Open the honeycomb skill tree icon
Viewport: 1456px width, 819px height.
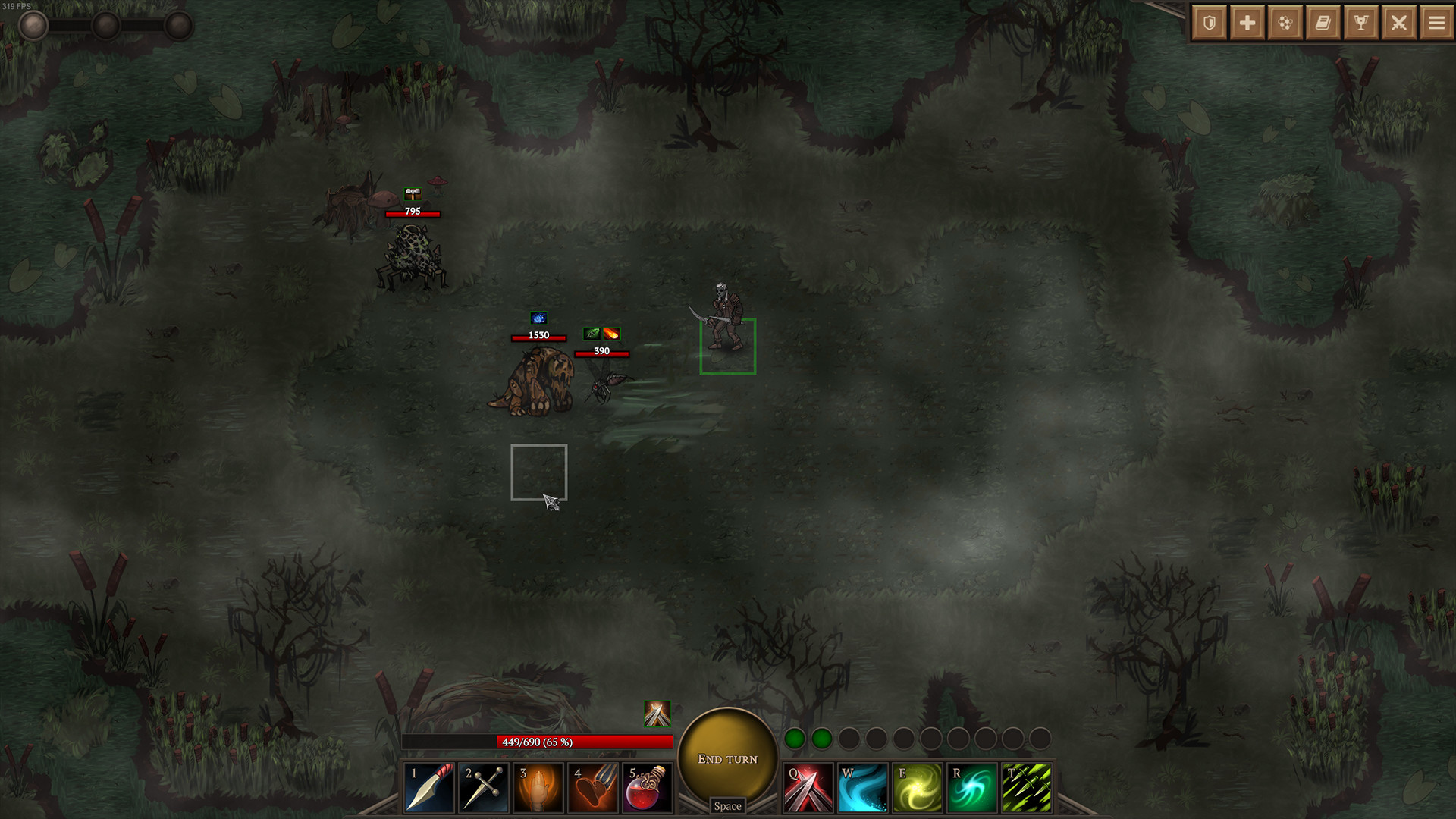[x=1285, y=22]
